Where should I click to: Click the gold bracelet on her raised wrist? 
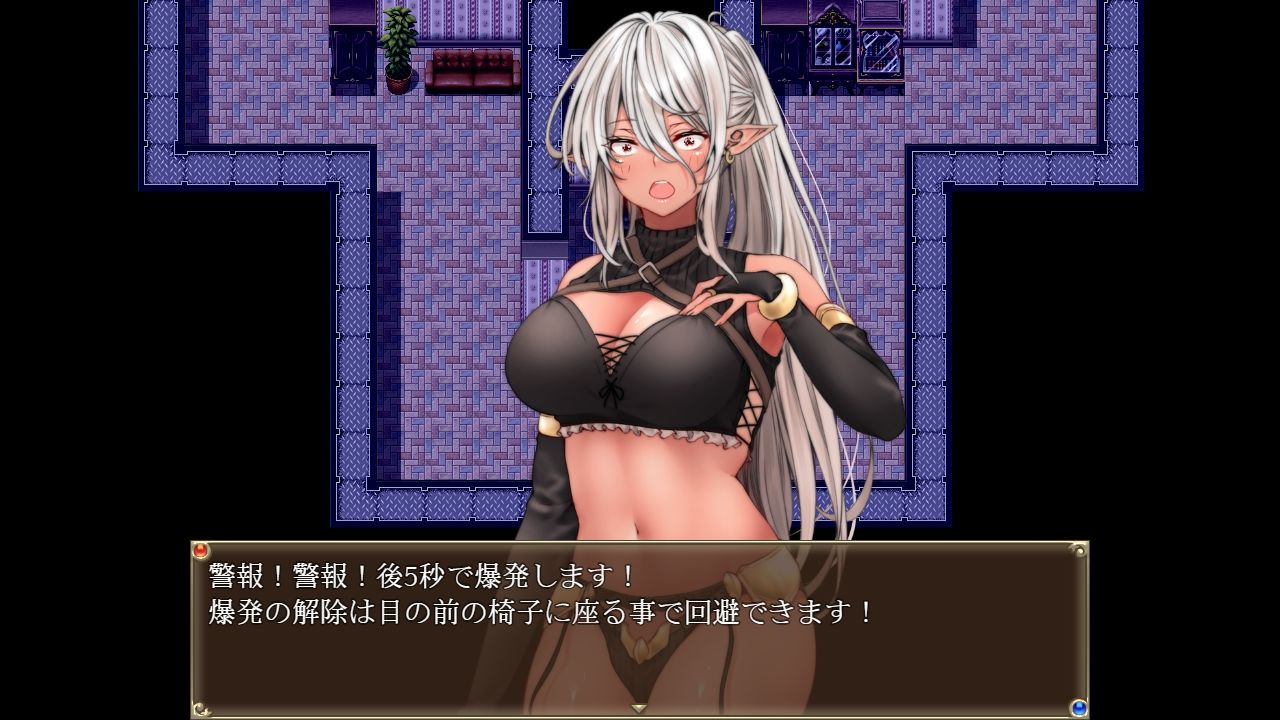[x=779, y=297]
